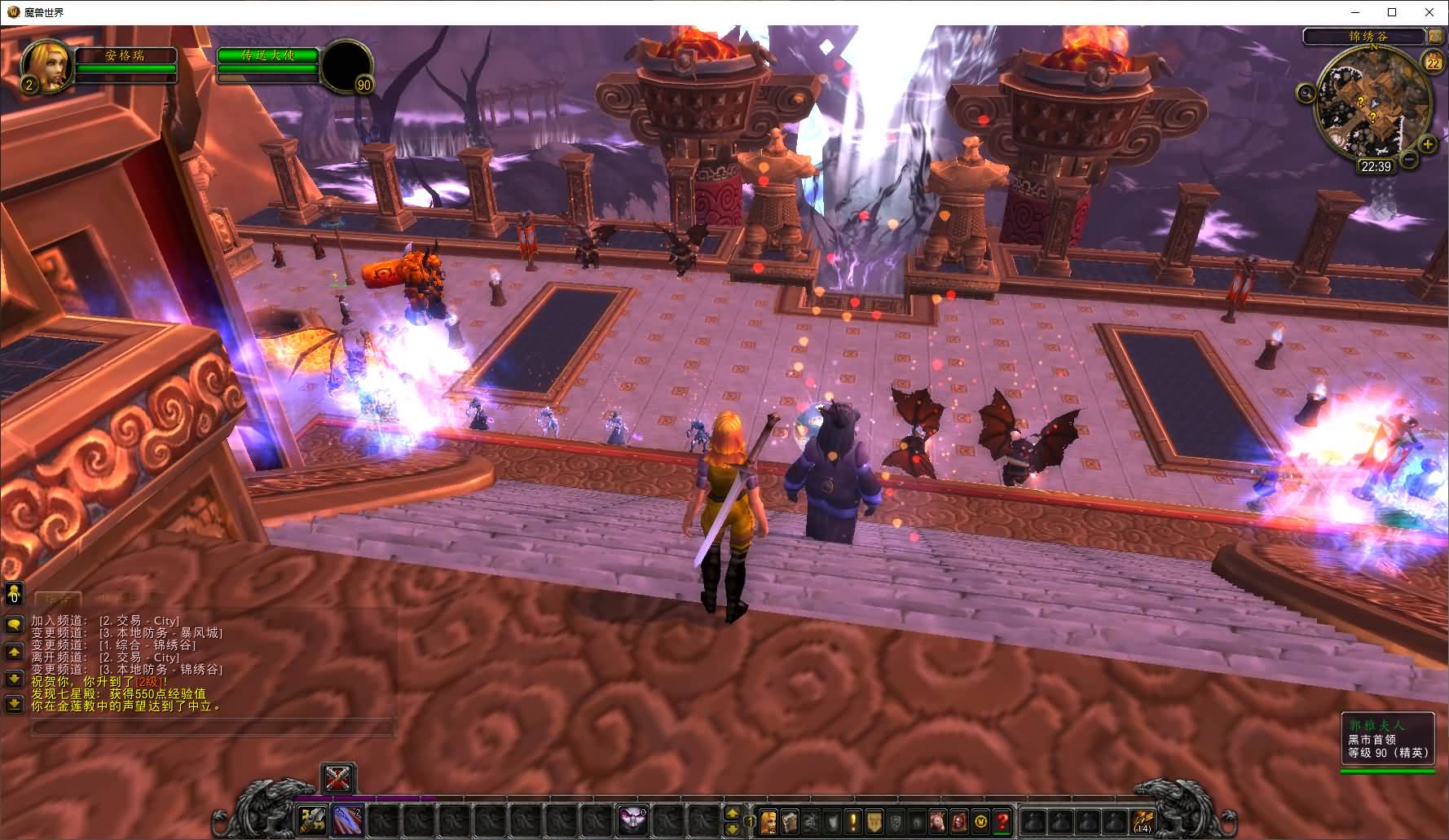The height and width of the screenshot is (840, 1449).
Task: Open the character info micro button
Action: pos(769,821)
